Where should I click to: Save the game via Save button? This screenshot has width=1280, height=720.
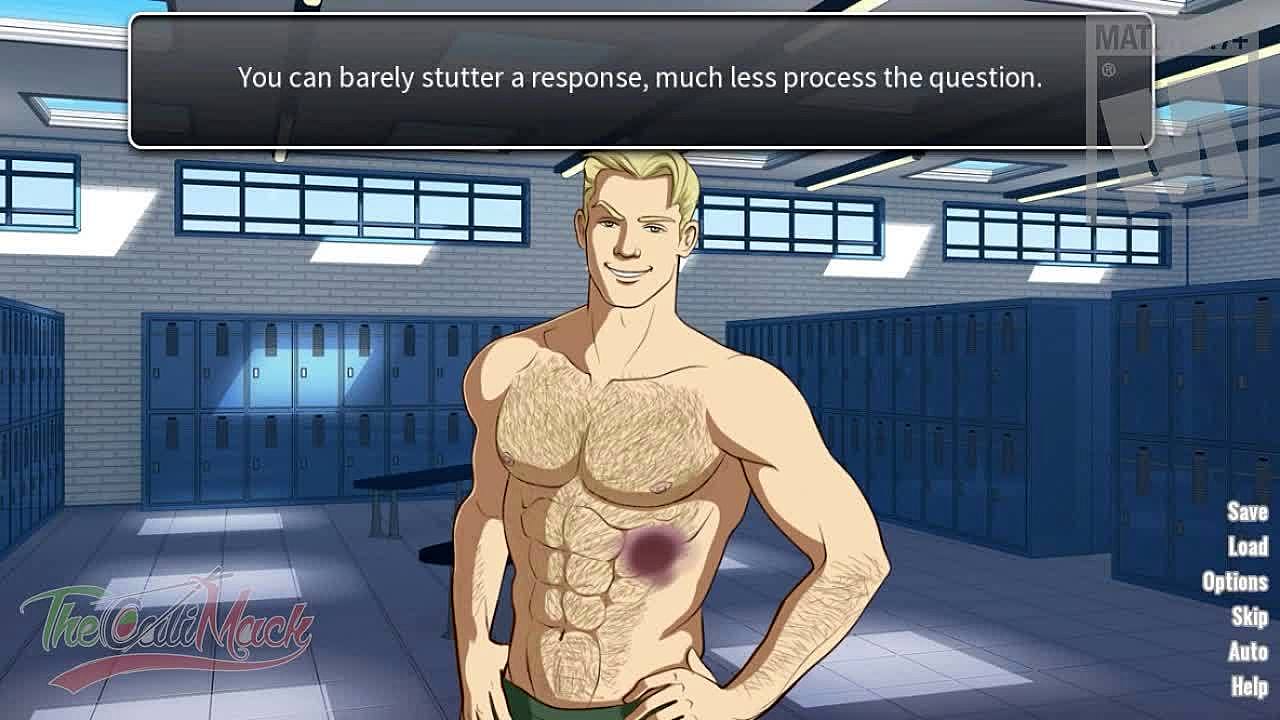[x=1247, y=512]
